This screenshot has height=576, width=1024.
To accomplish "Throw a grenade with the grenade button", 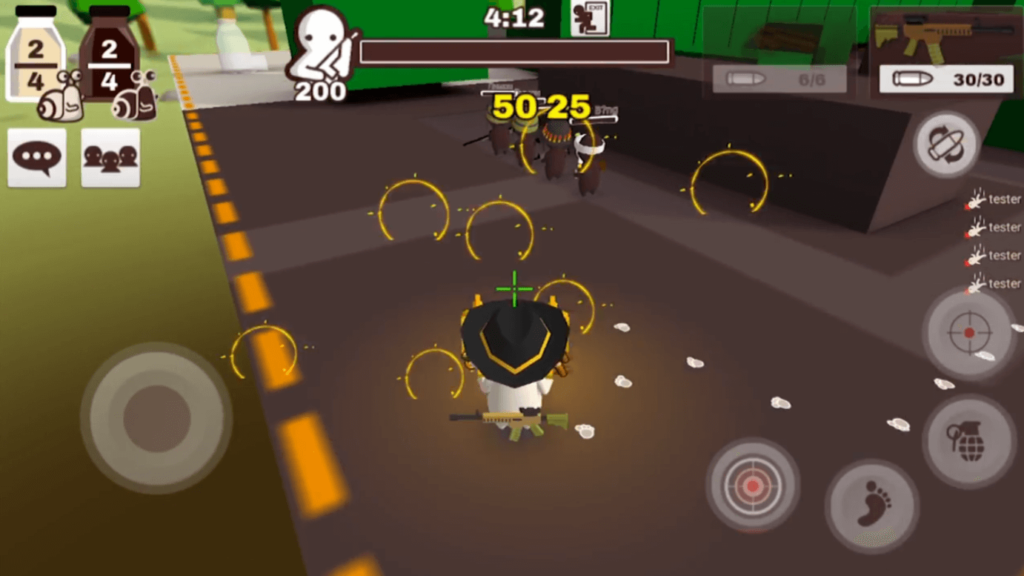I will (969, 441).
